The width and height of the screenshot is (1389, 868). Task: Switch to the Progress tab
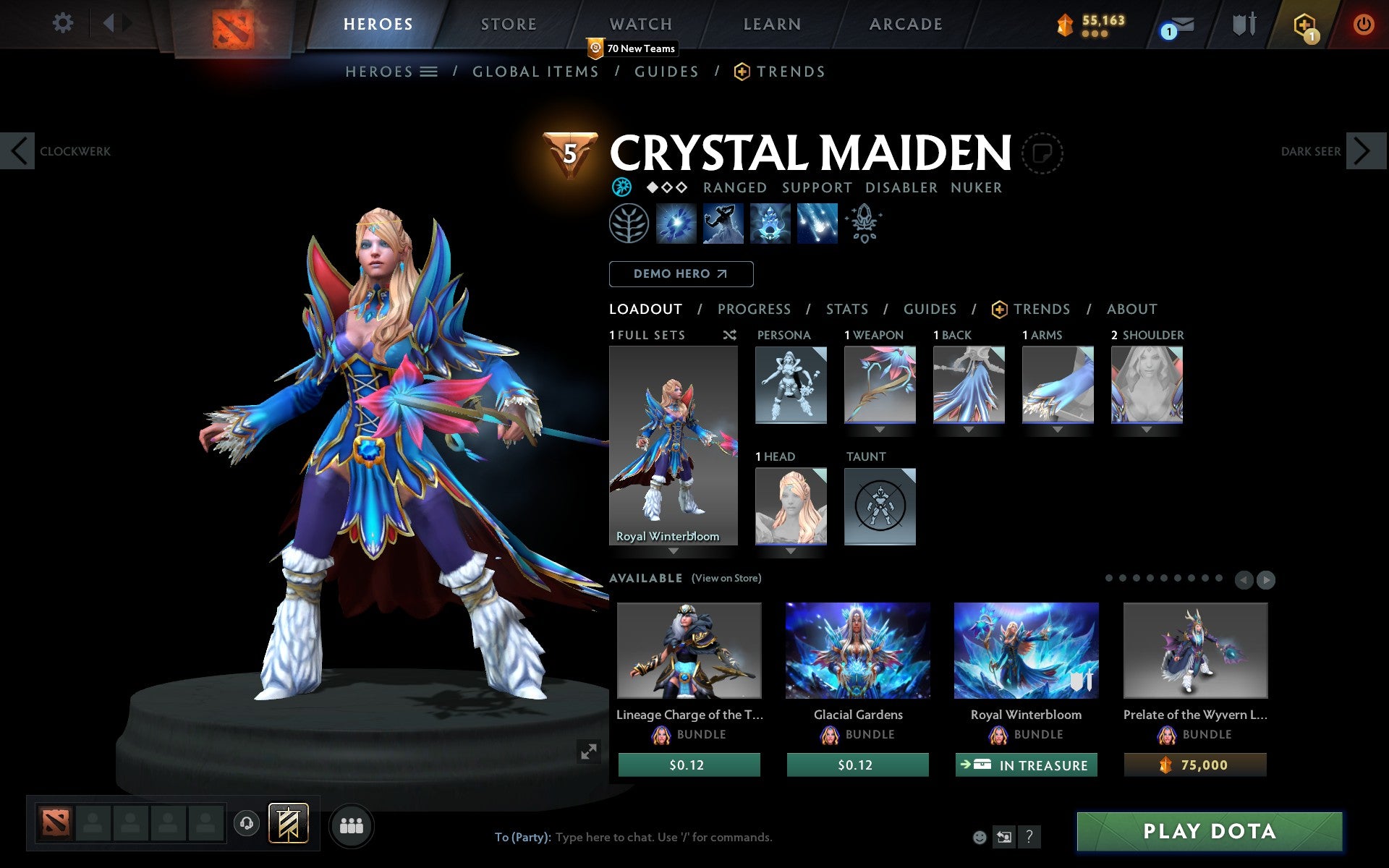click(754, 309)
